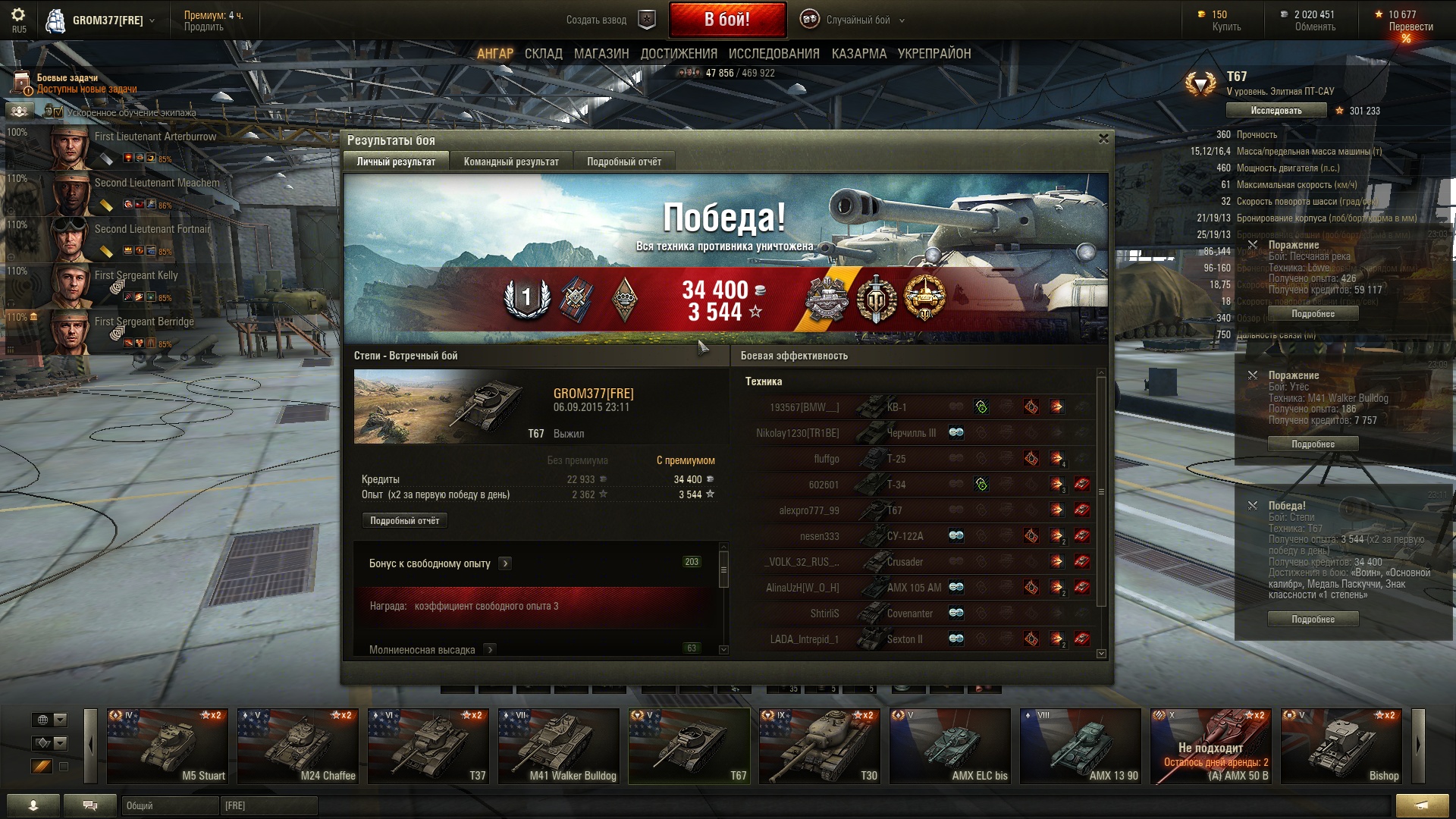This screenshot has height=819, width=1456.
Task: Open the Случайный бой battle type dropdown
Action: (x=857, y=20)
